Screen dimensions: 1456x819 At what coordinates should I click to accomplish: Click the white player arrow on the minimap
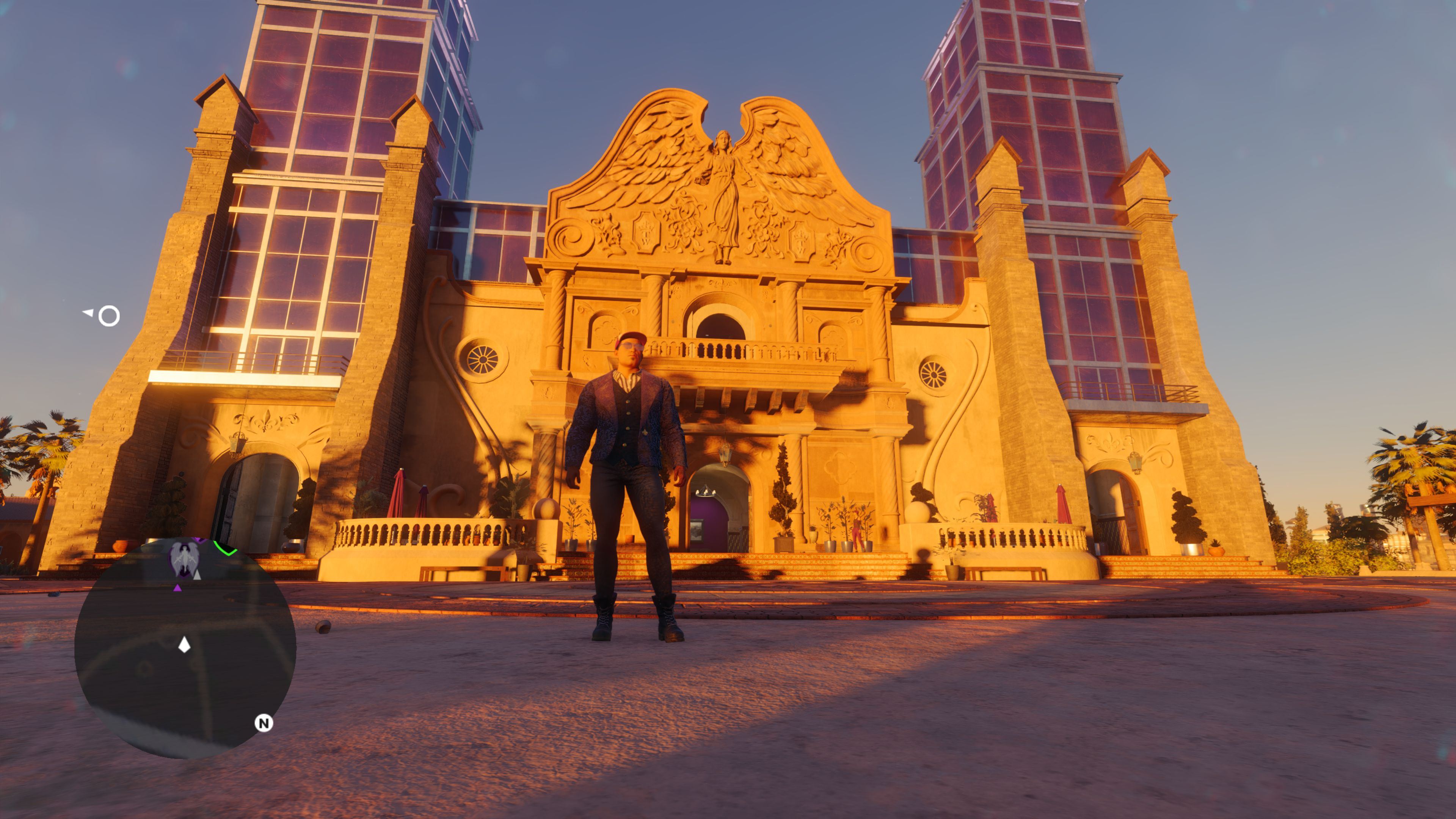coord(197,576)
